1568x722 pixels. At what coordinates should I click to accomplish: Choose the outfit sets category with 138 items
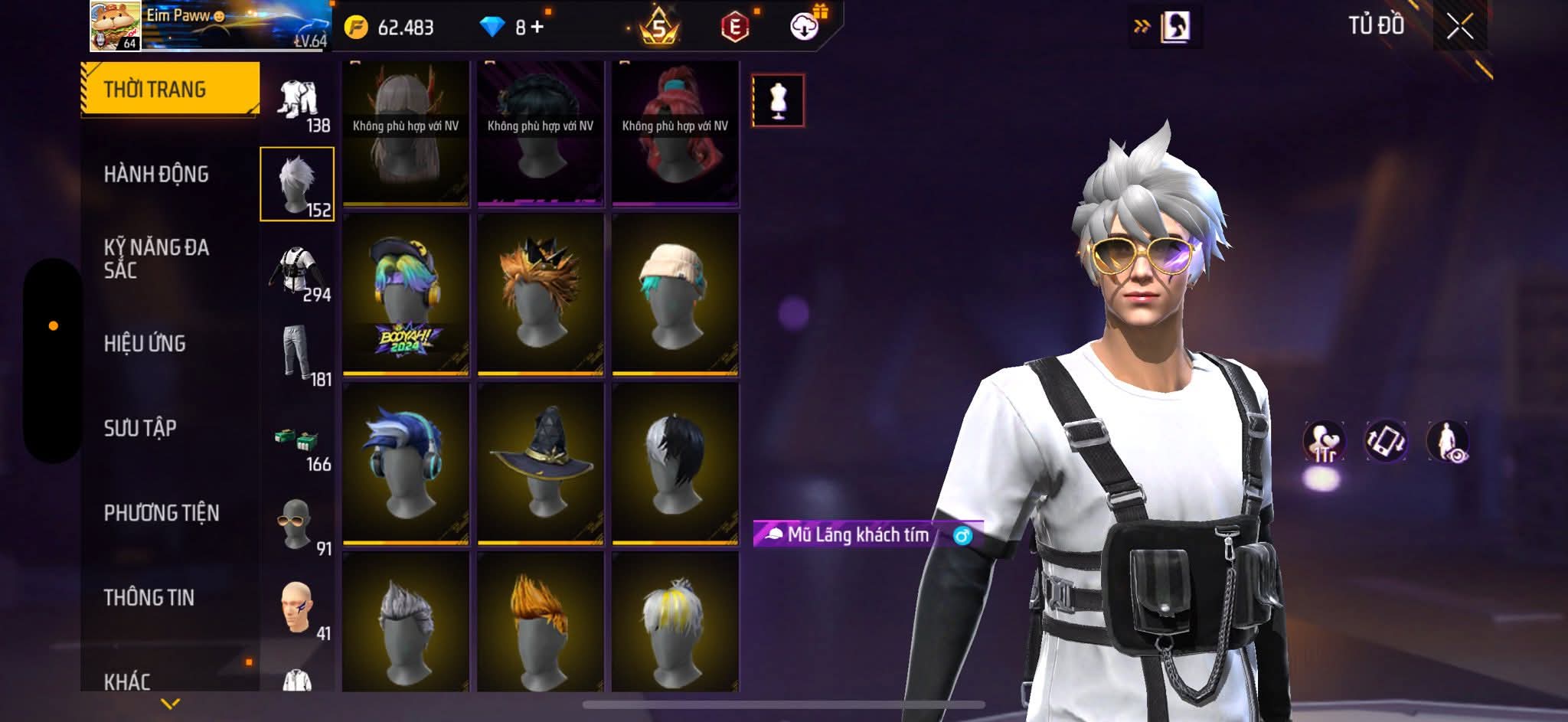point(299,102)
